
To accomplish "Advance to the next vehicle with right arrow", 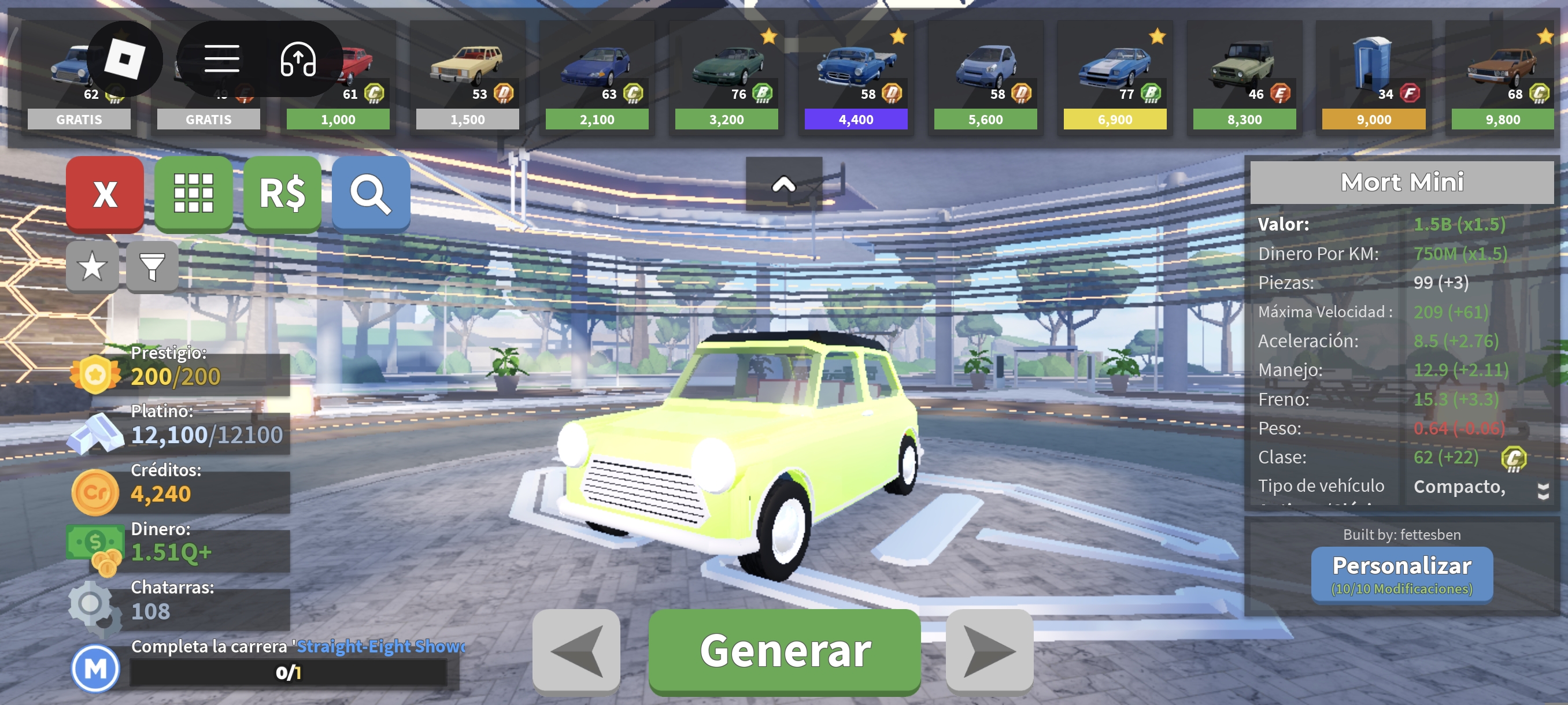I will click(x=989, y=651).
